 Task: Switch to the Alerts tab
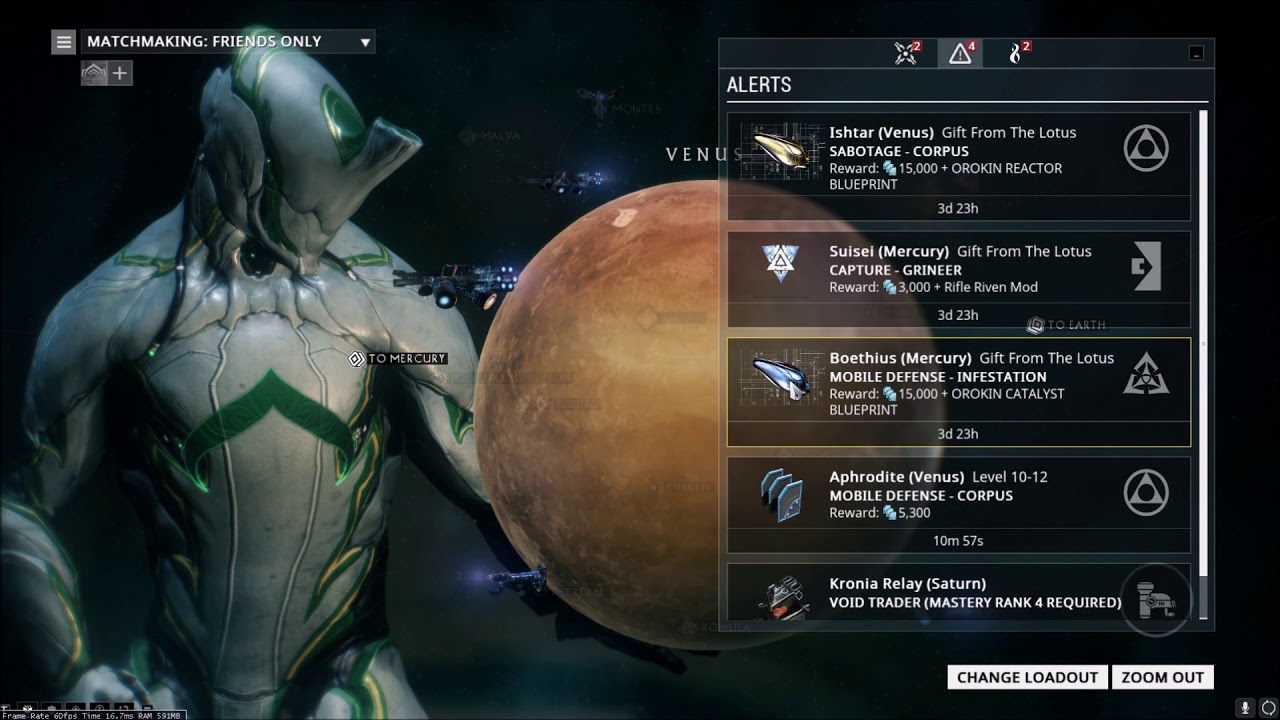(x=960, y=54)
